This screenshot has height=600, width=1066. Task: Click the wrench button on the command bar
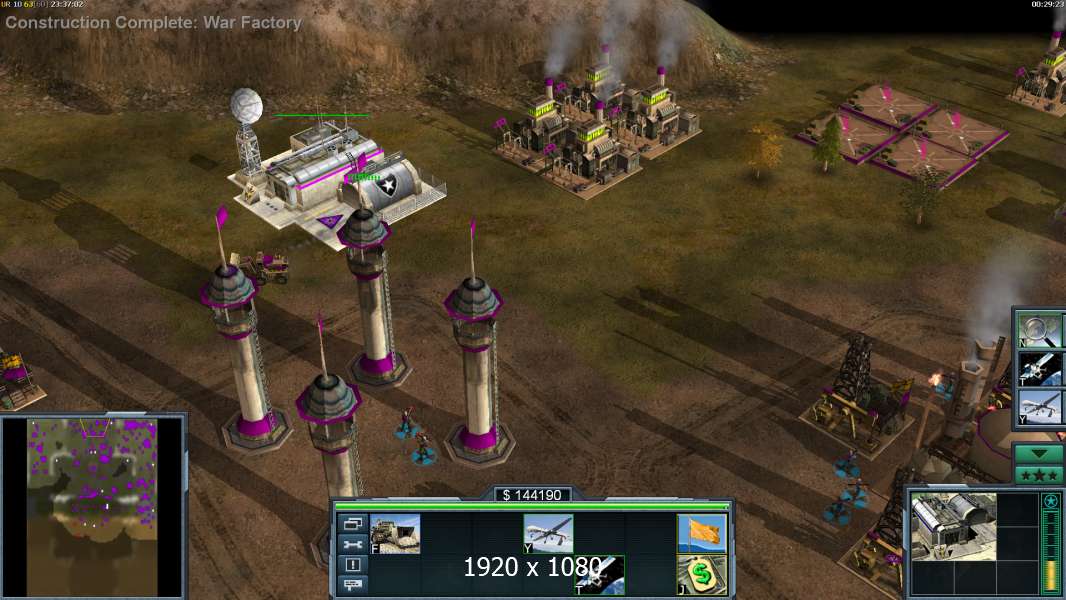coord(352,544)
